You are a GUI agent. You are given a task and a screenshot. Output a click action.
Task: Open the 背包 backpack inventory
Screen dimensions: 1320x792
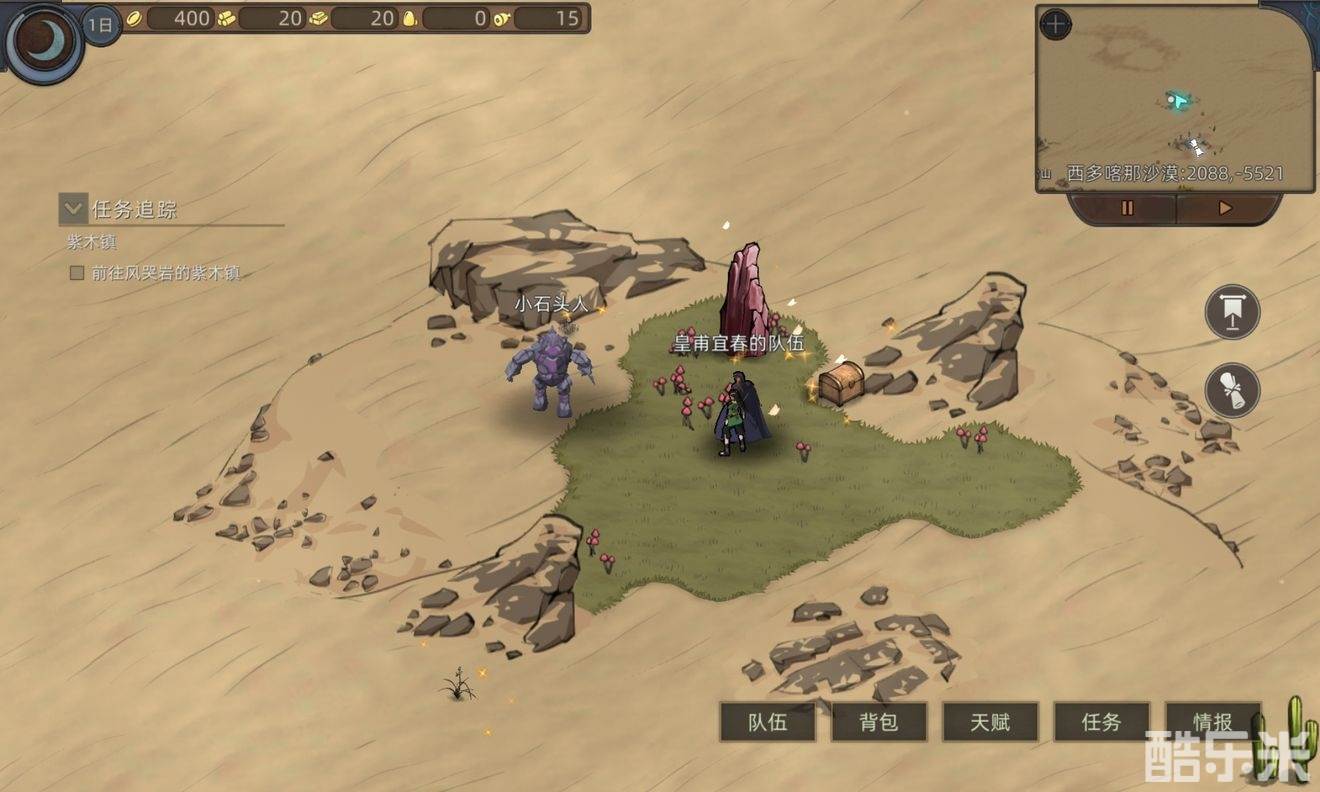pos(879,722)
